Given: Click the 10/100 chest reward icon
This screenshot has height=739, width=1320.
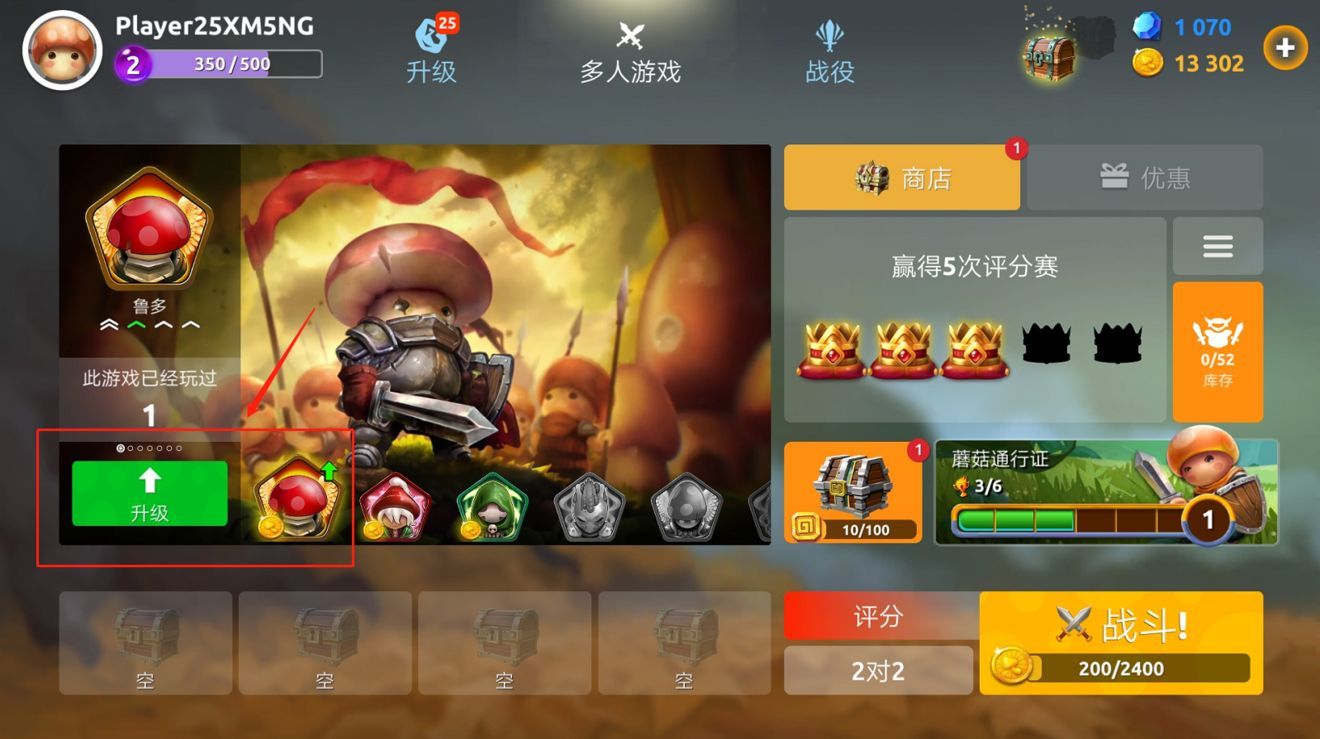Looking at the screenshot, I should pos(852,490).
